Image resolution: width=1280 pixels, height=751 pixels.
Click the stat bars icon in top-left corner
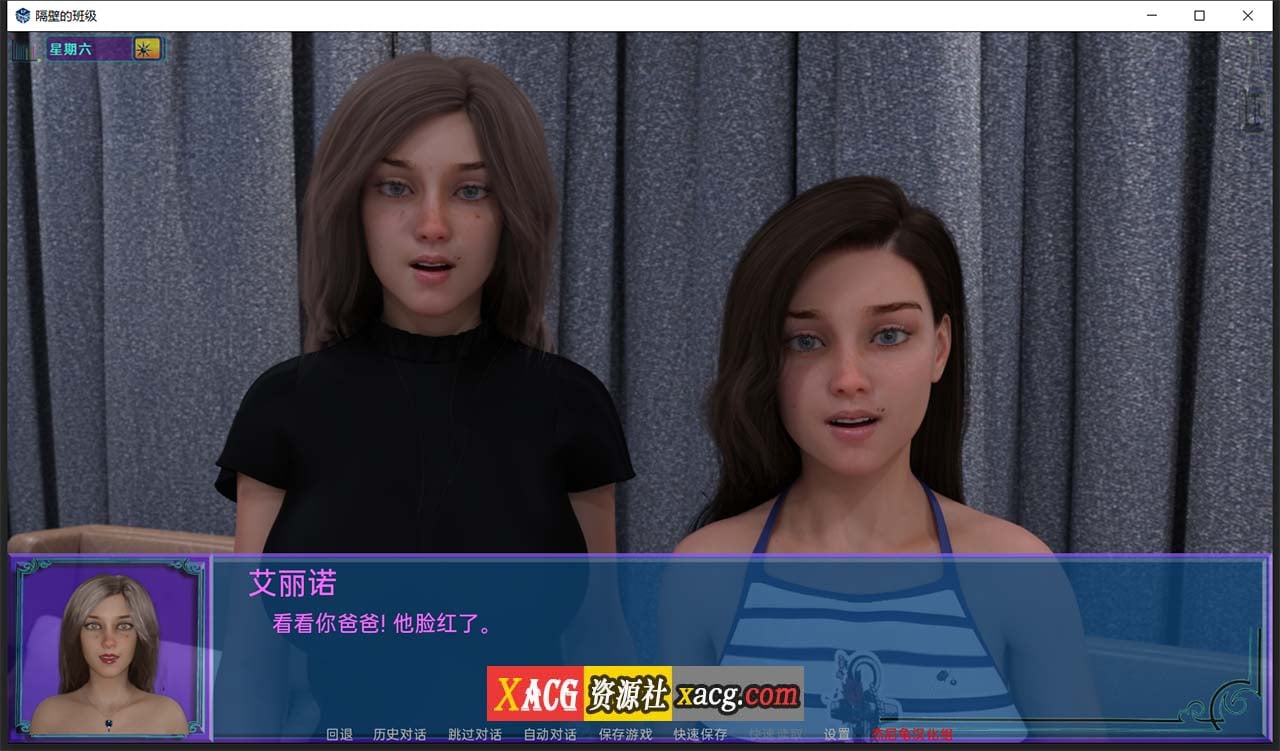click(x=23, y=48)
